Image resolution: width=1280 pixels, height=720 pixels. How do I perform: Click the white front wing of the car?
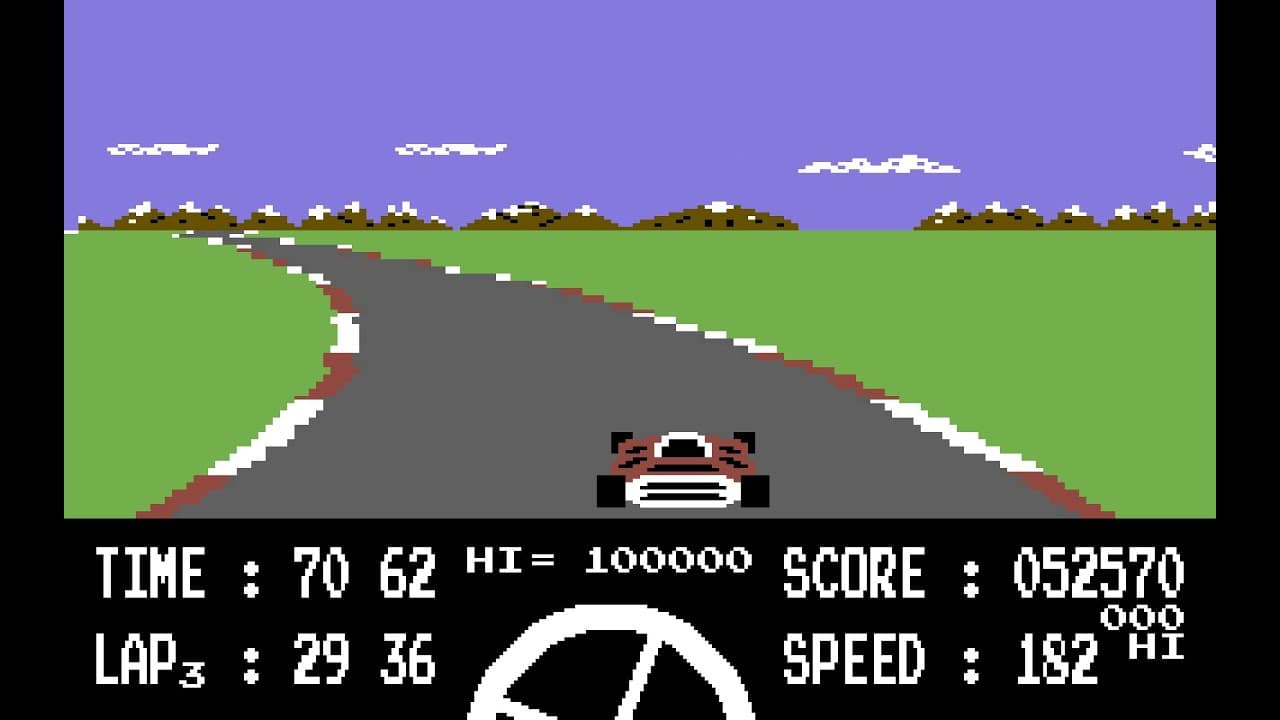683,492
